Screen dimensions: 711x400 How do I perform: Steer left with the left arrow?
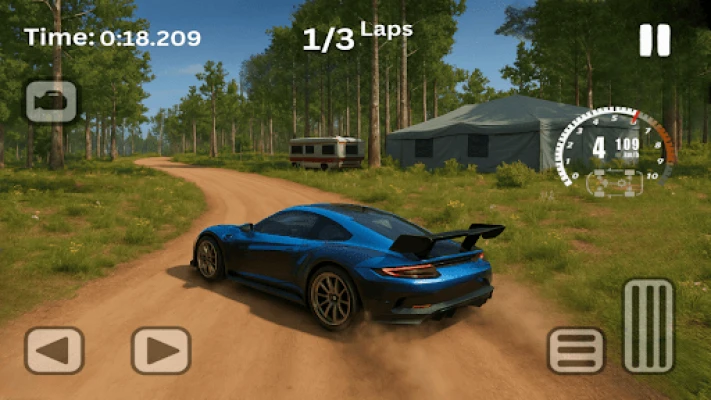pyautogui.click(x=54, y=350)
